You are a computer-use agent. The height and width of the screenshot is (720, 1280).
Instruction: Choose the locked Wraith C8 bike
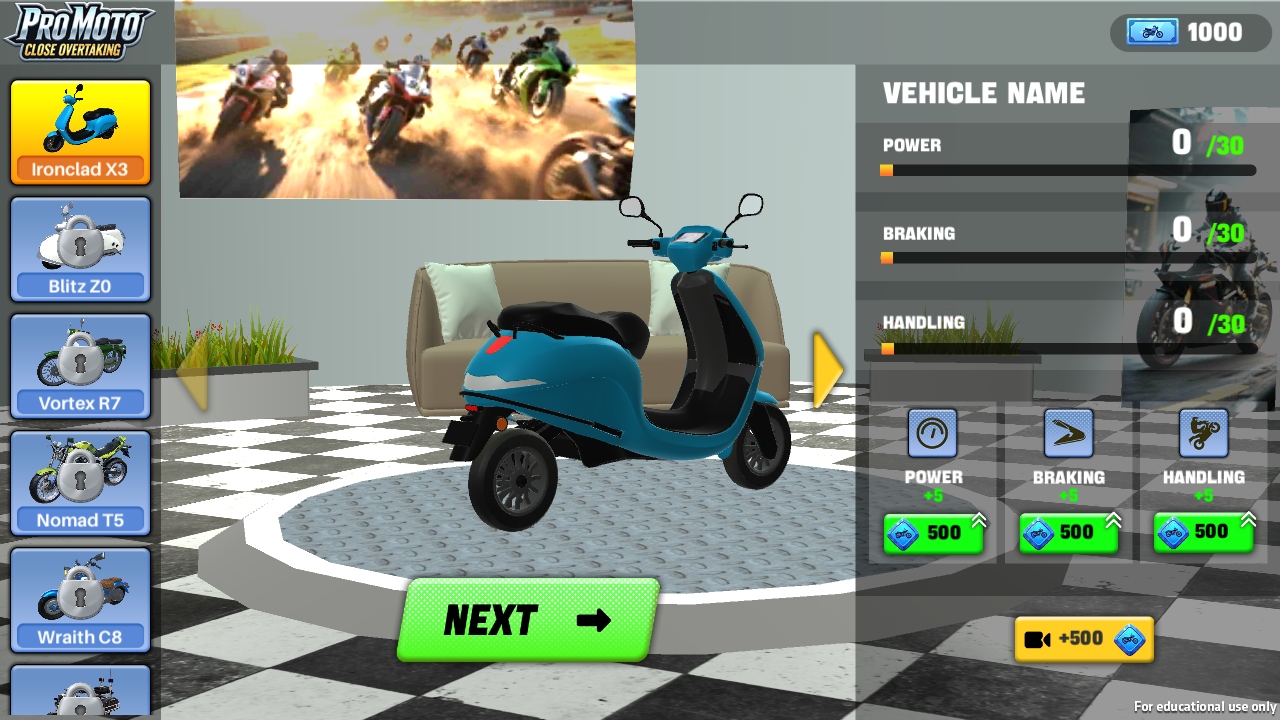tap(80, 600)
